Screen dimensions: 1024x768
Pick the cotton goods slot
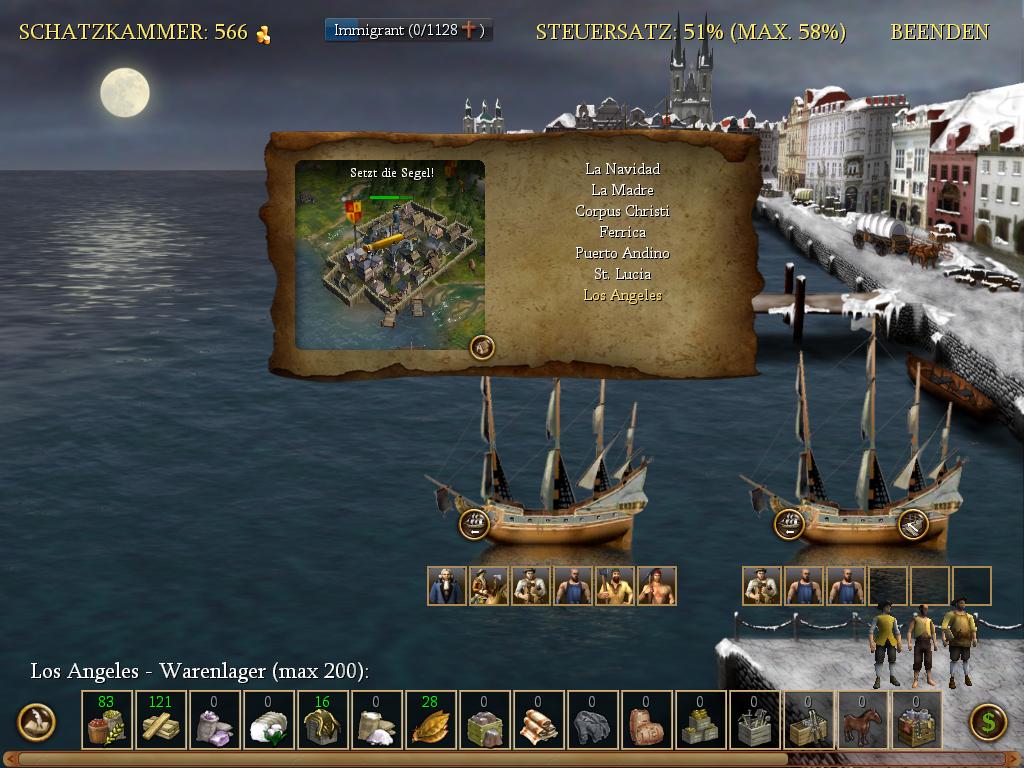268,721
